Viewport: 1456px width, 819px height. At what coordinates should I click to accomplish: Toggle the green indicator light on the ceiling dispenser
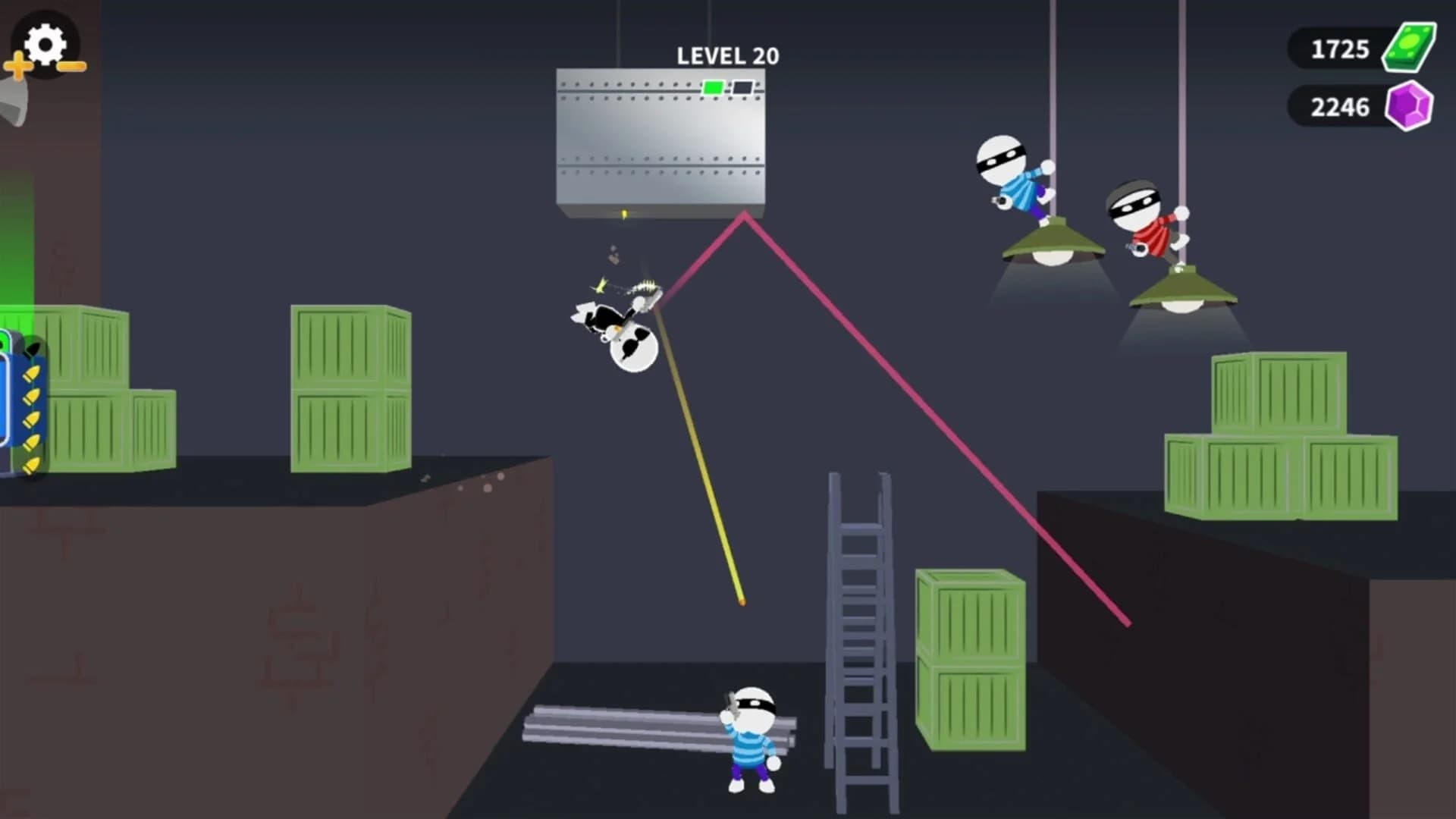(714, 87)
